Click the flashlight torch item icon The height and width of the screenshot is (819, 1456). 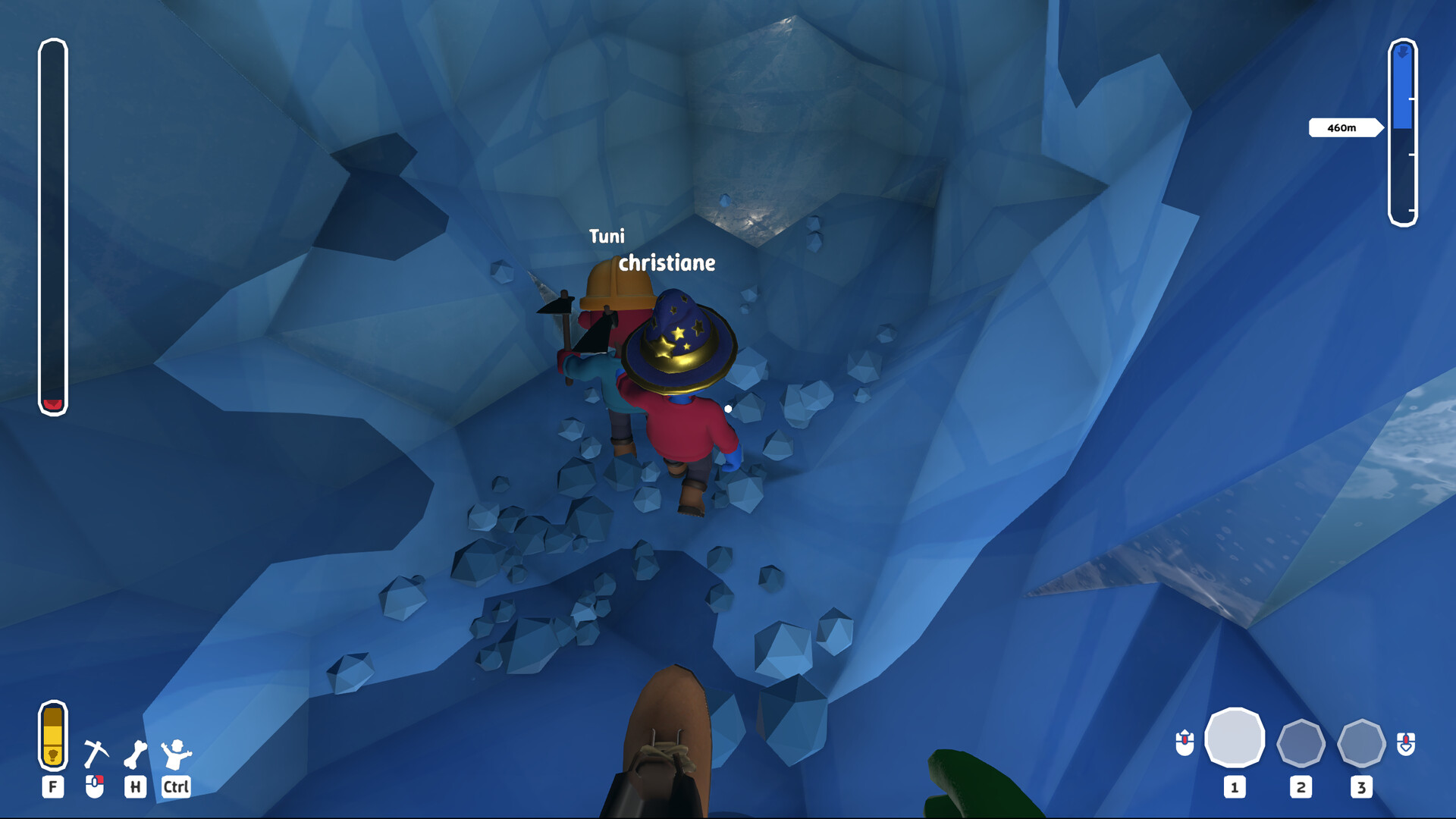pos(52,737)
